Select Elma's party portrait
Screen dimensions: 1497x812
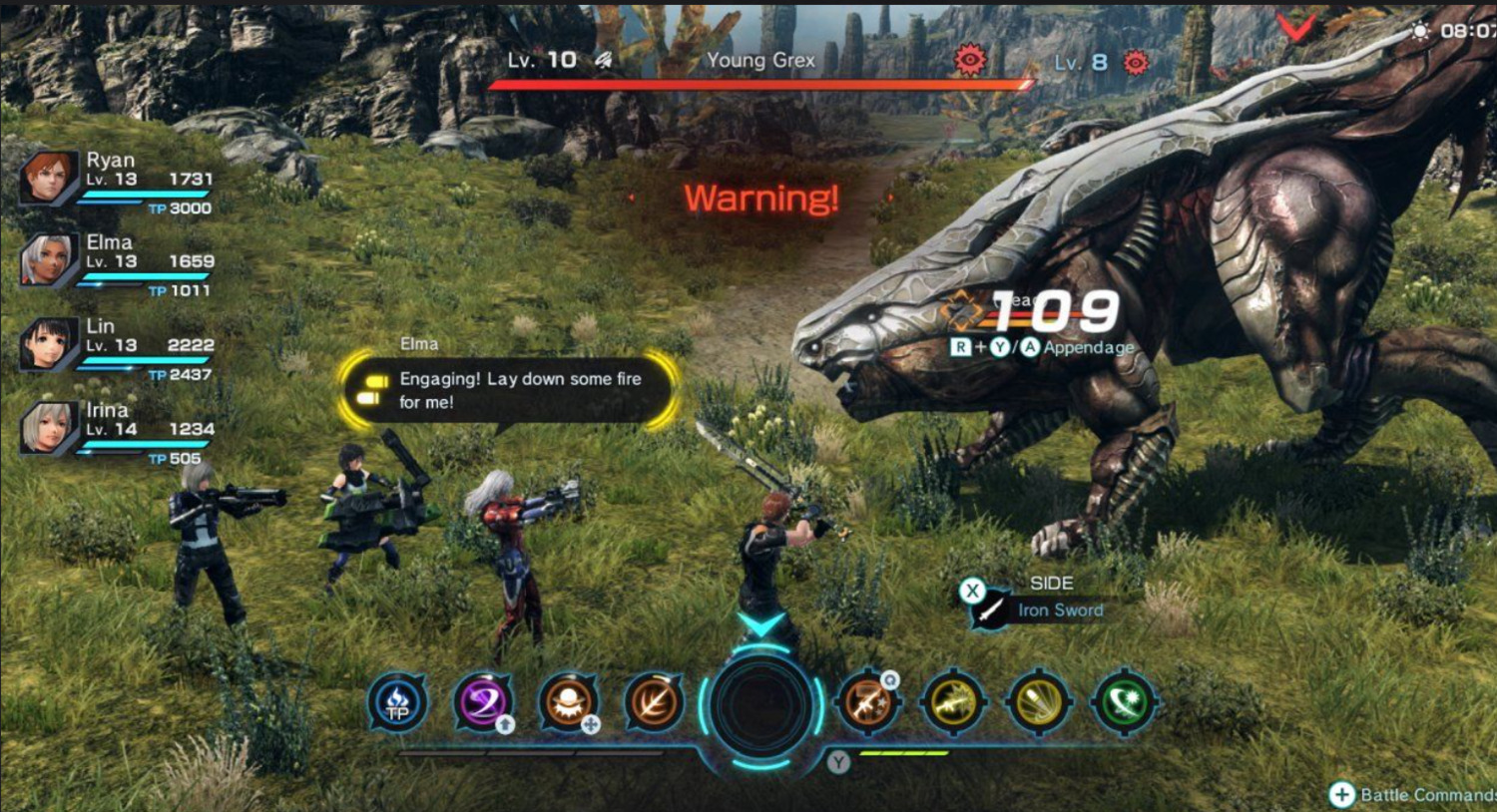(48, 261)
